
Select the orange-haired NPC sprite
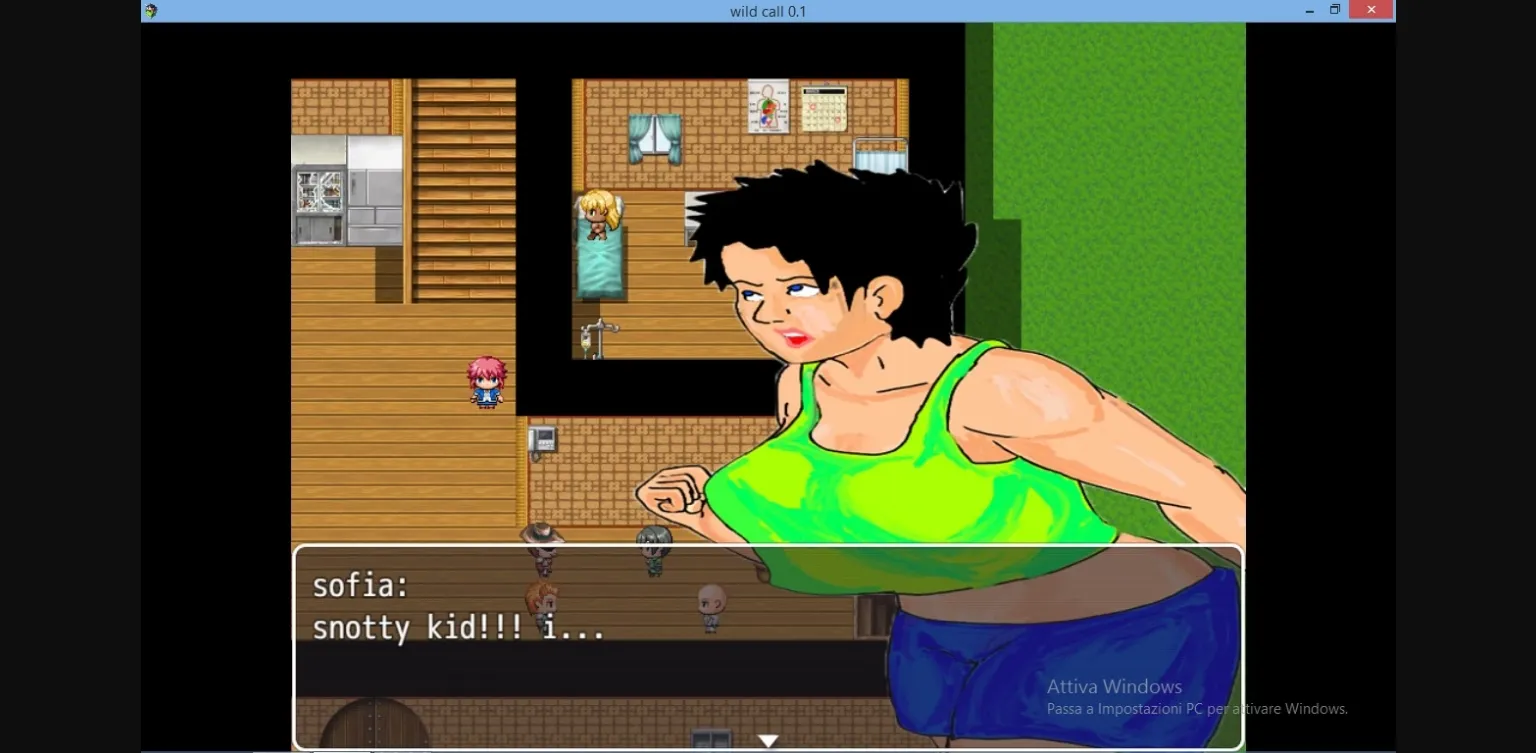click(x=541, y=600)
